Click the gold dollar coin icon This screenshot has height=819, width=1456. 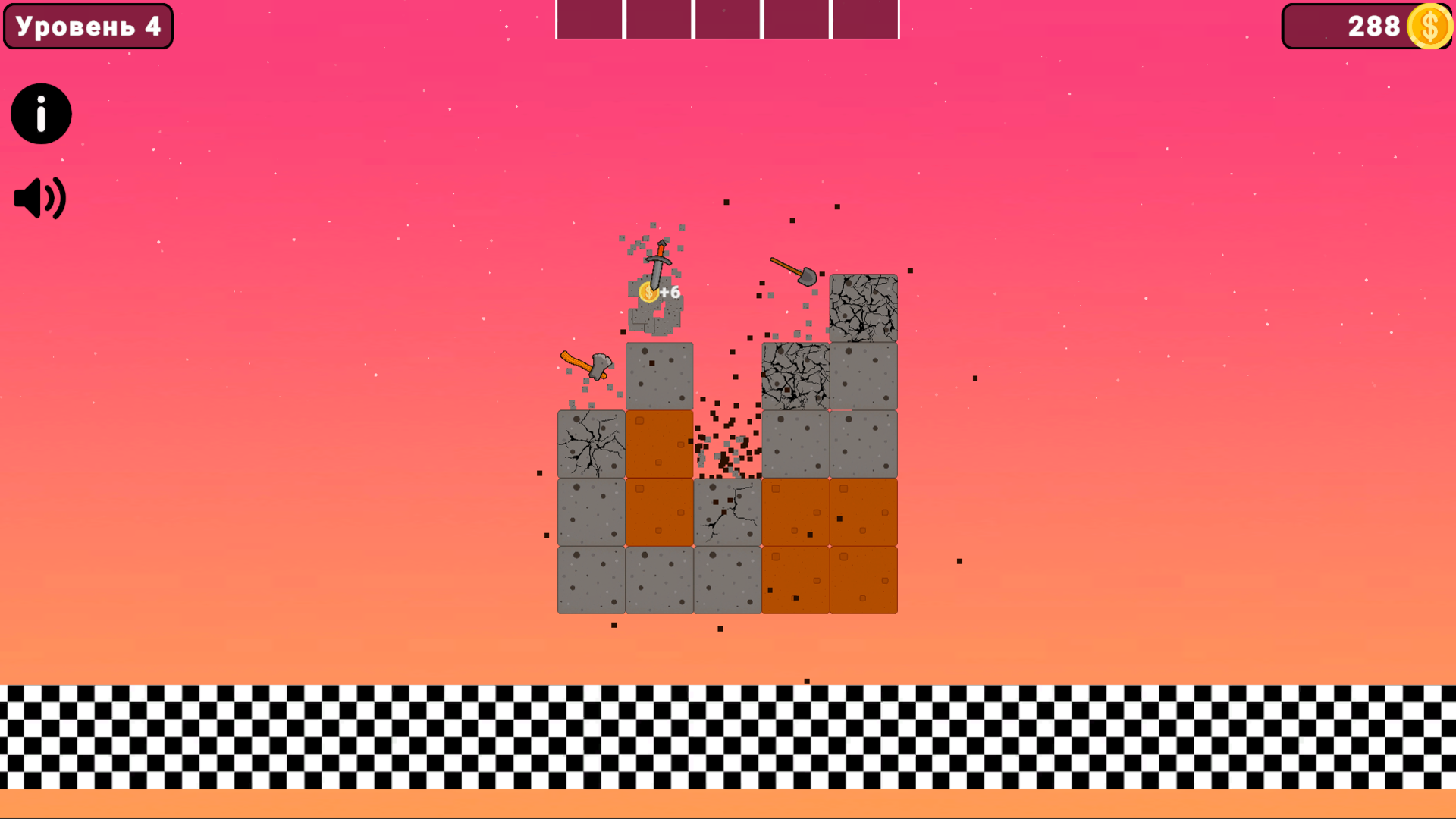click(x=1429, y=27)
